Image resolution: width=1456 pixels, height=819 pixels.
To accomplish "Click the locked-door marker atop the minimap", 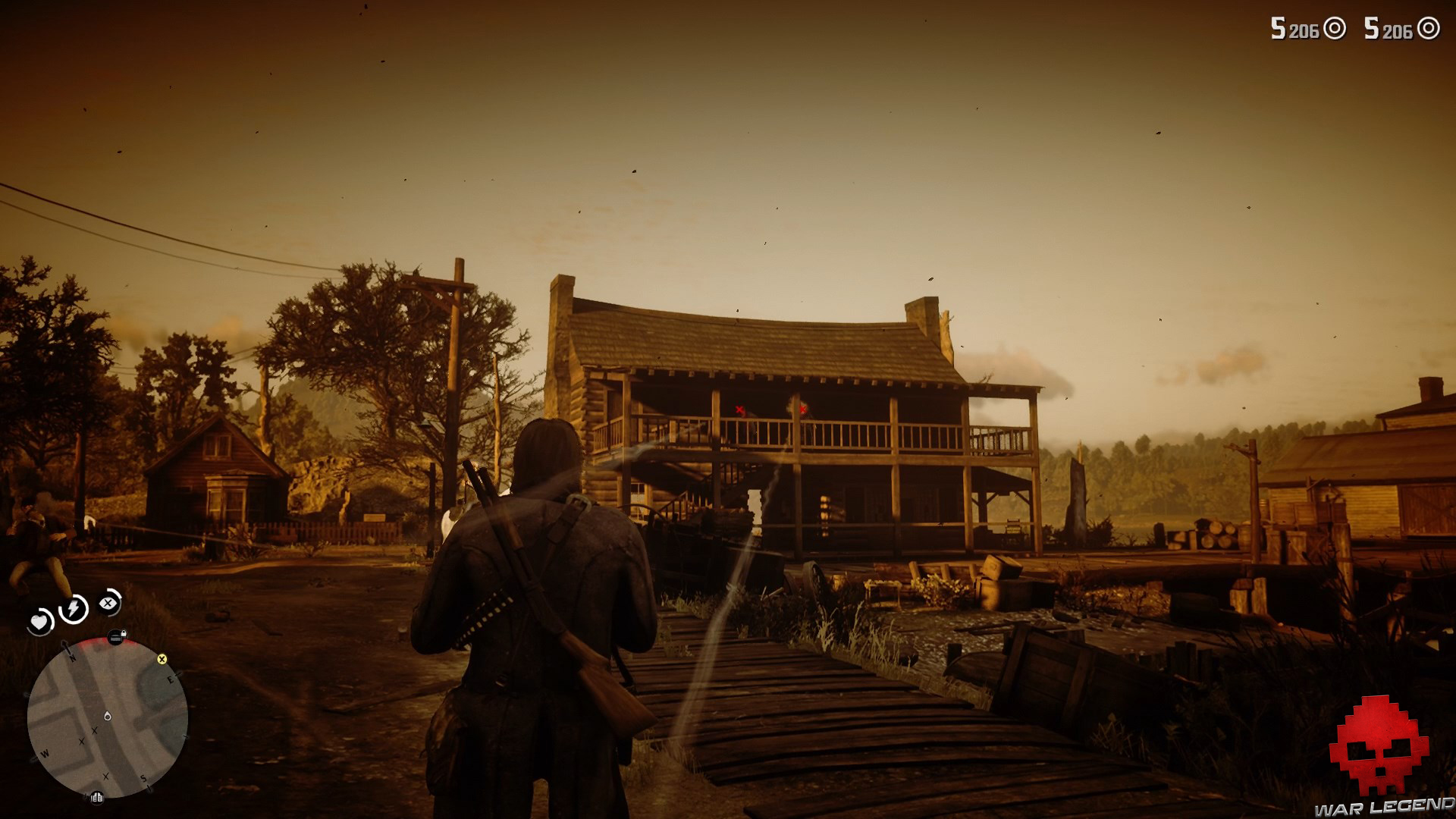I will click(116, 635).
